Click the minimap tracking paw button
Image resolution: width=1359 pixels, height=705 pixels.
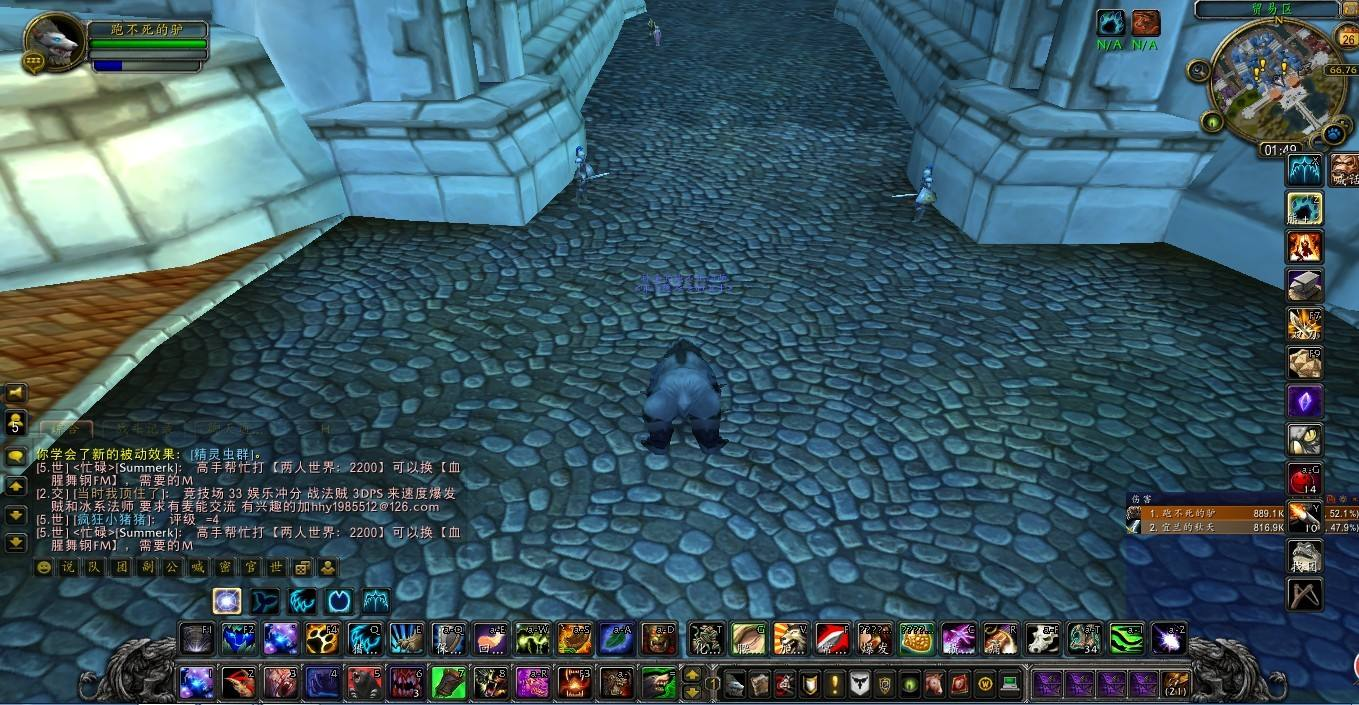1333,134
